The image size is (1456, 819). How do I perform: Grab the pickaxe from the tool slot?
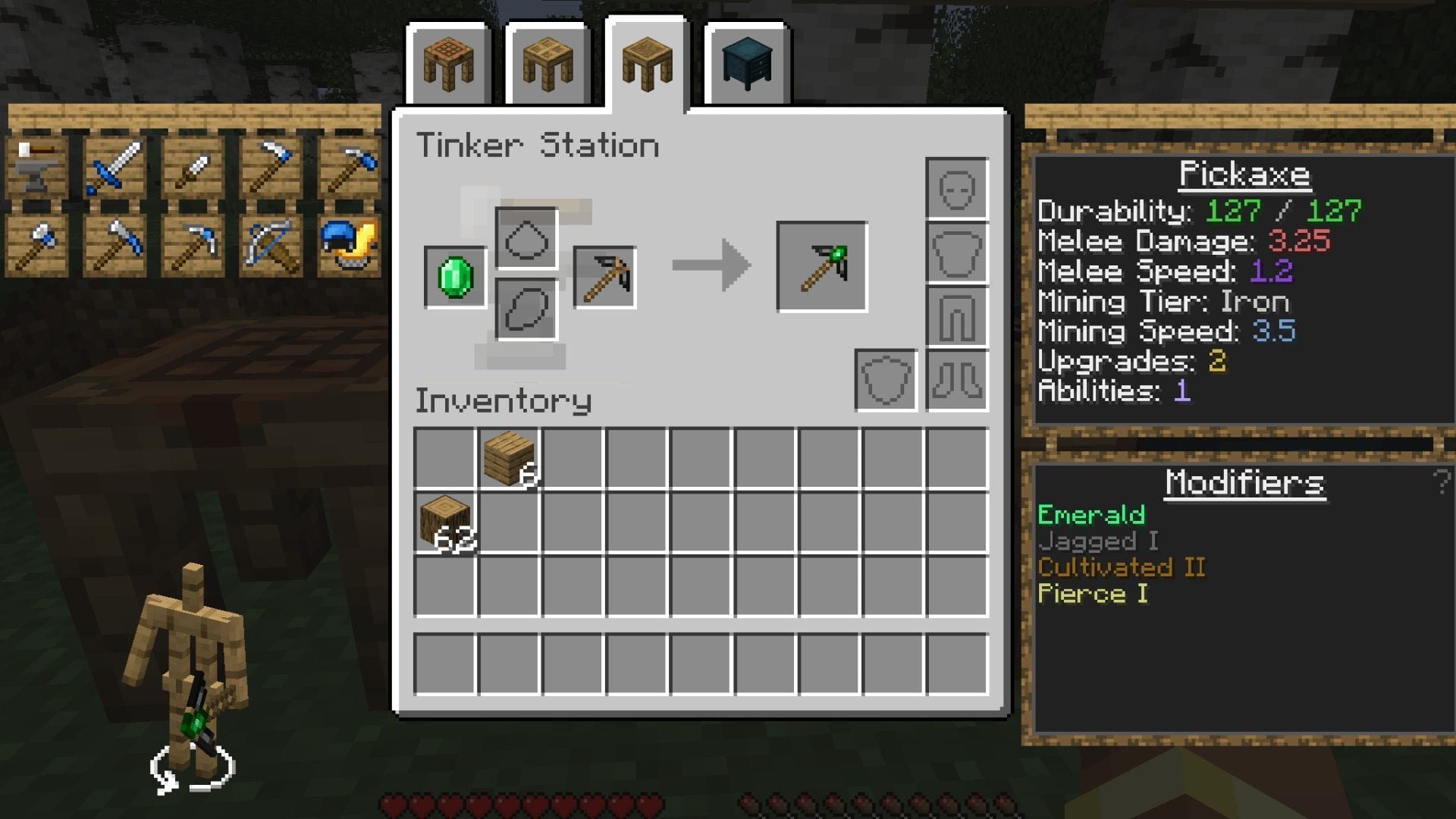point(603,278)
